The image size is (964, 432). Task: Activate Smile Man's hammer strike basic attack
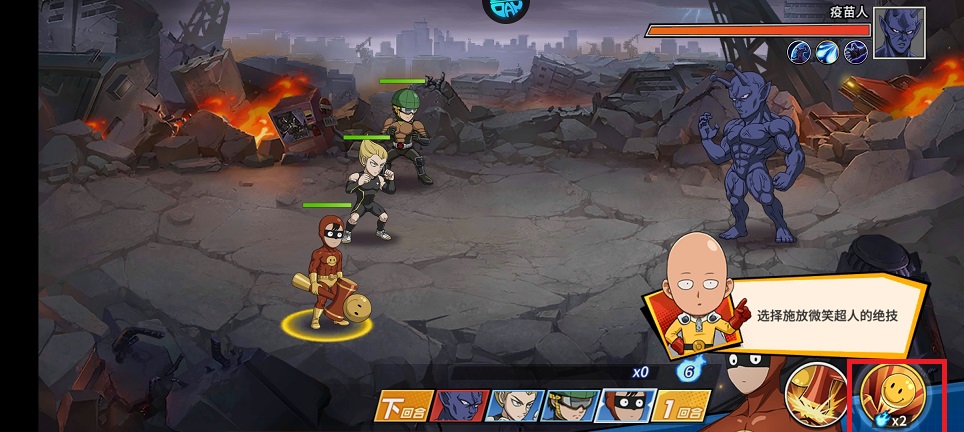pos(815,390)
